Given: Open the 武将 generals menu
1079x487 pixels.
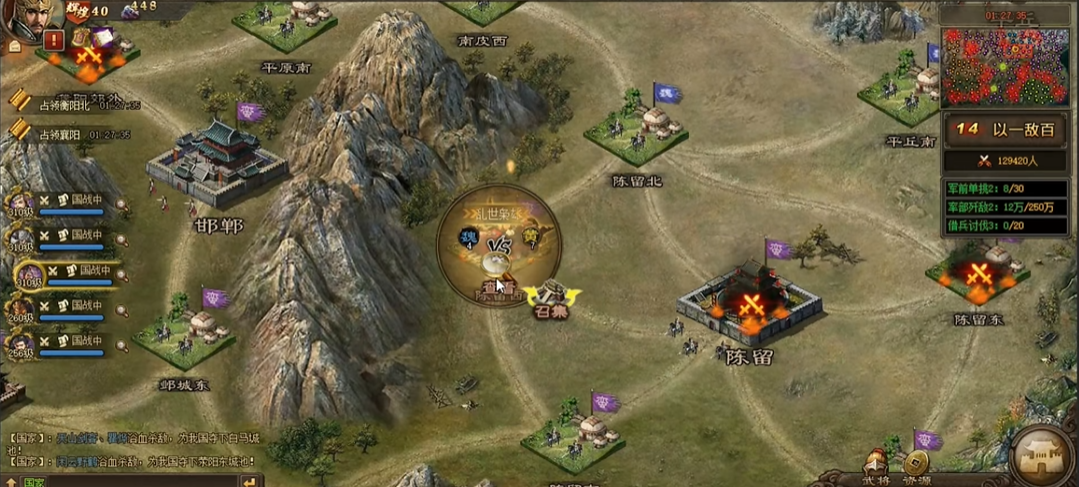Looking at the screenshot, I should 876,468.
